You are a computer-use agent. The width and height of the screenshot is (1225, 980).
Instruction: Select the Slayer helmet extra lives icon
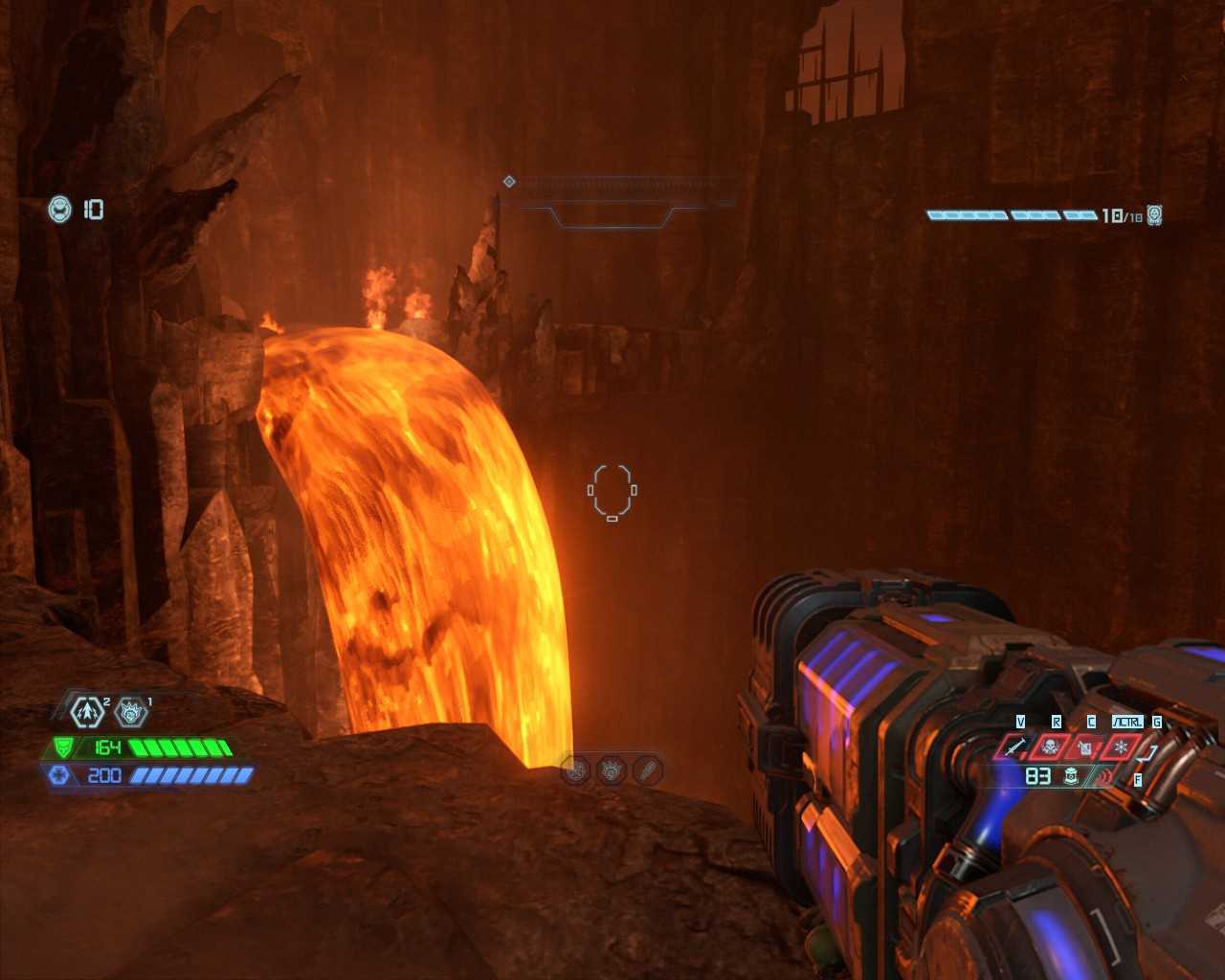60,209
